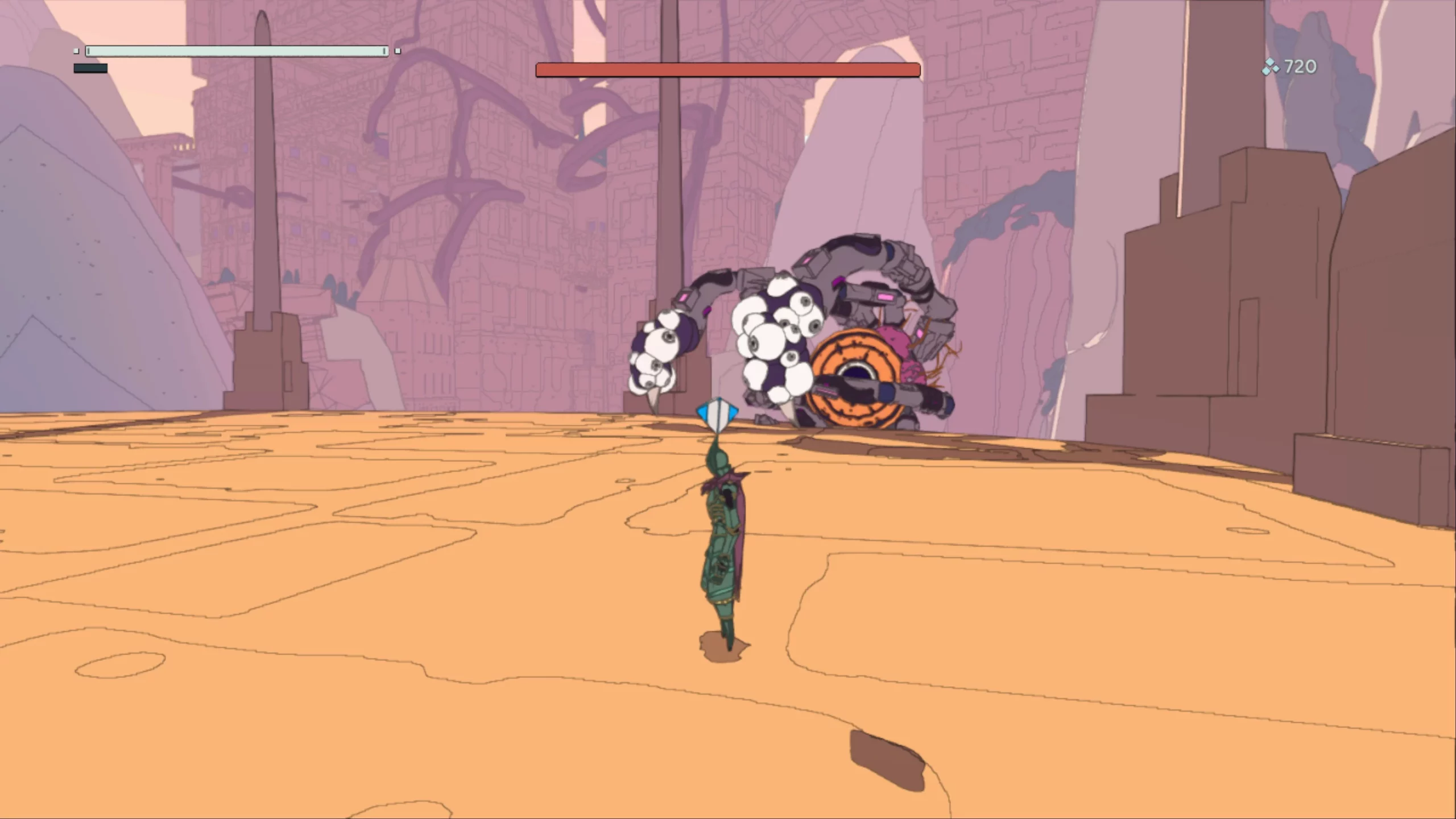
Task: Click the 720 currency counter text
Action: click(1301, 67)
